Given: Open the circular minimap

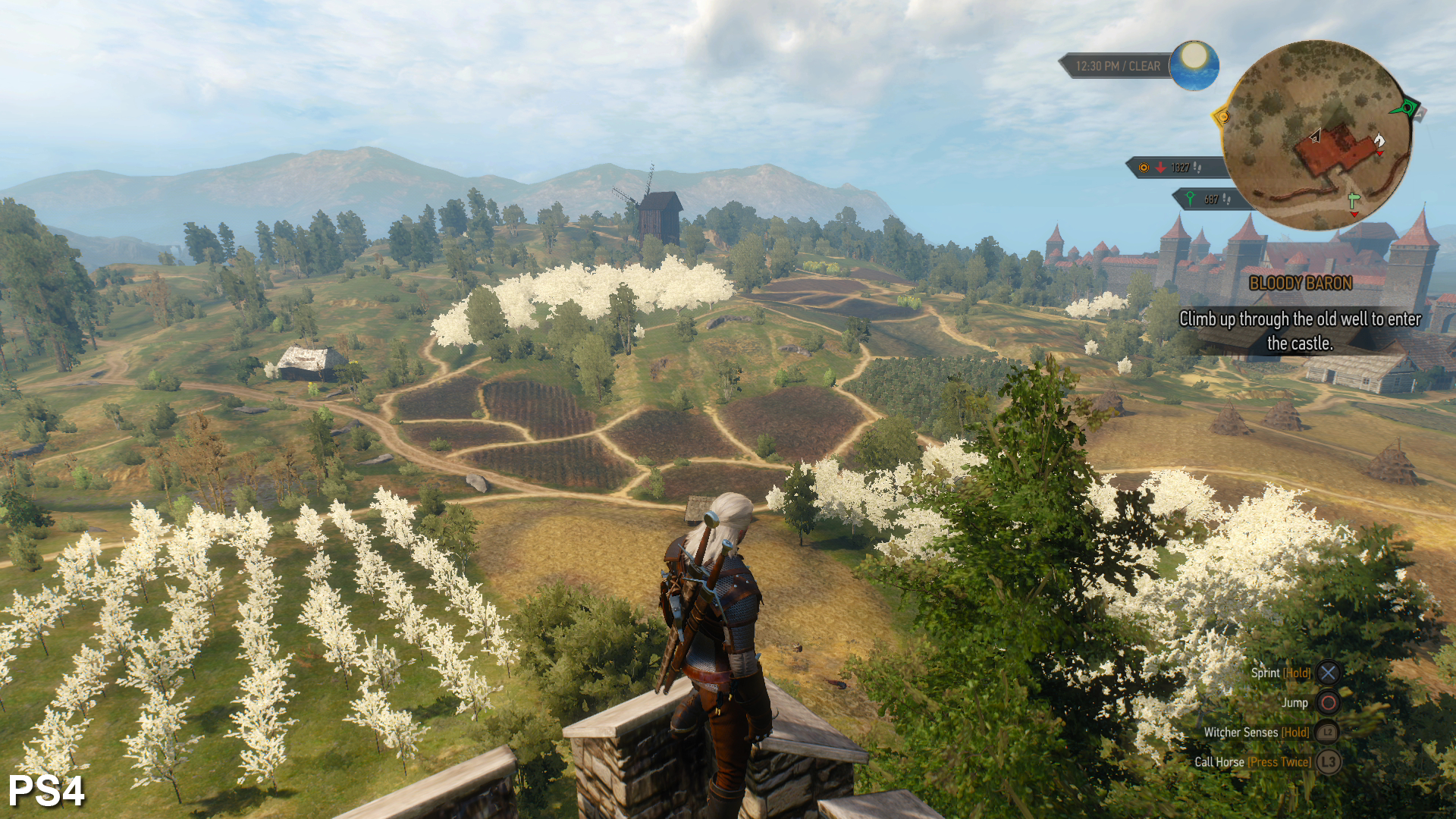Looking at the screenshot, I should tap(1316, 135).
